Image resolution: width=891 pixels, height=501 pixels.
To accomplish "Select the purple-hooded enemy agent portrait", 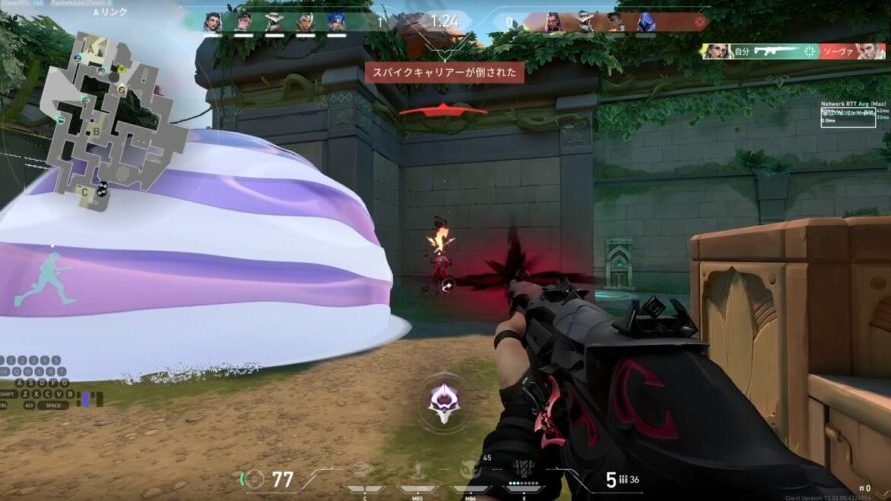I will 646,21.
